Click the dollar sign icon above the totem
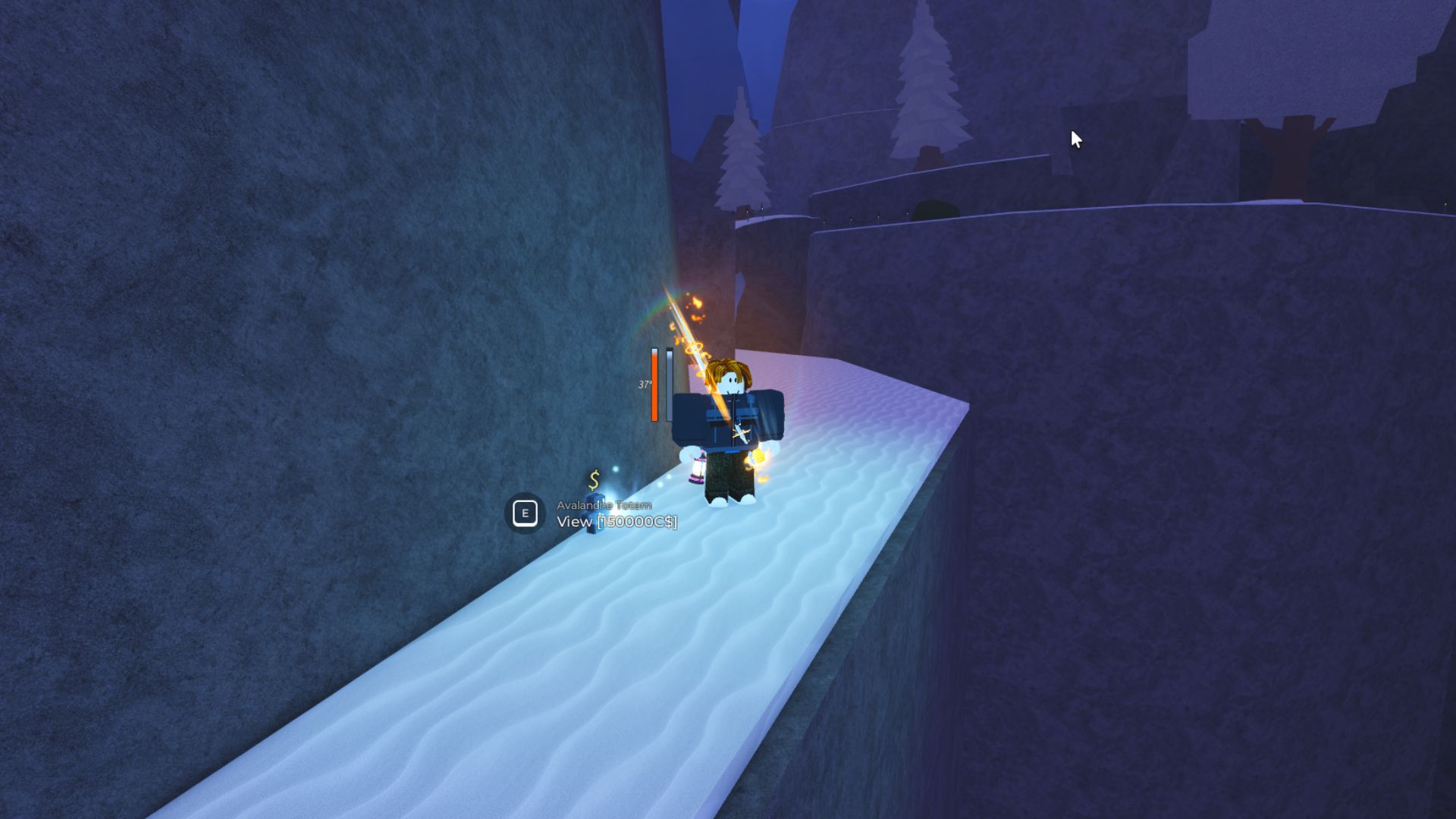Viewport: 1456px width, 819px height. click(x=594, y=479)
